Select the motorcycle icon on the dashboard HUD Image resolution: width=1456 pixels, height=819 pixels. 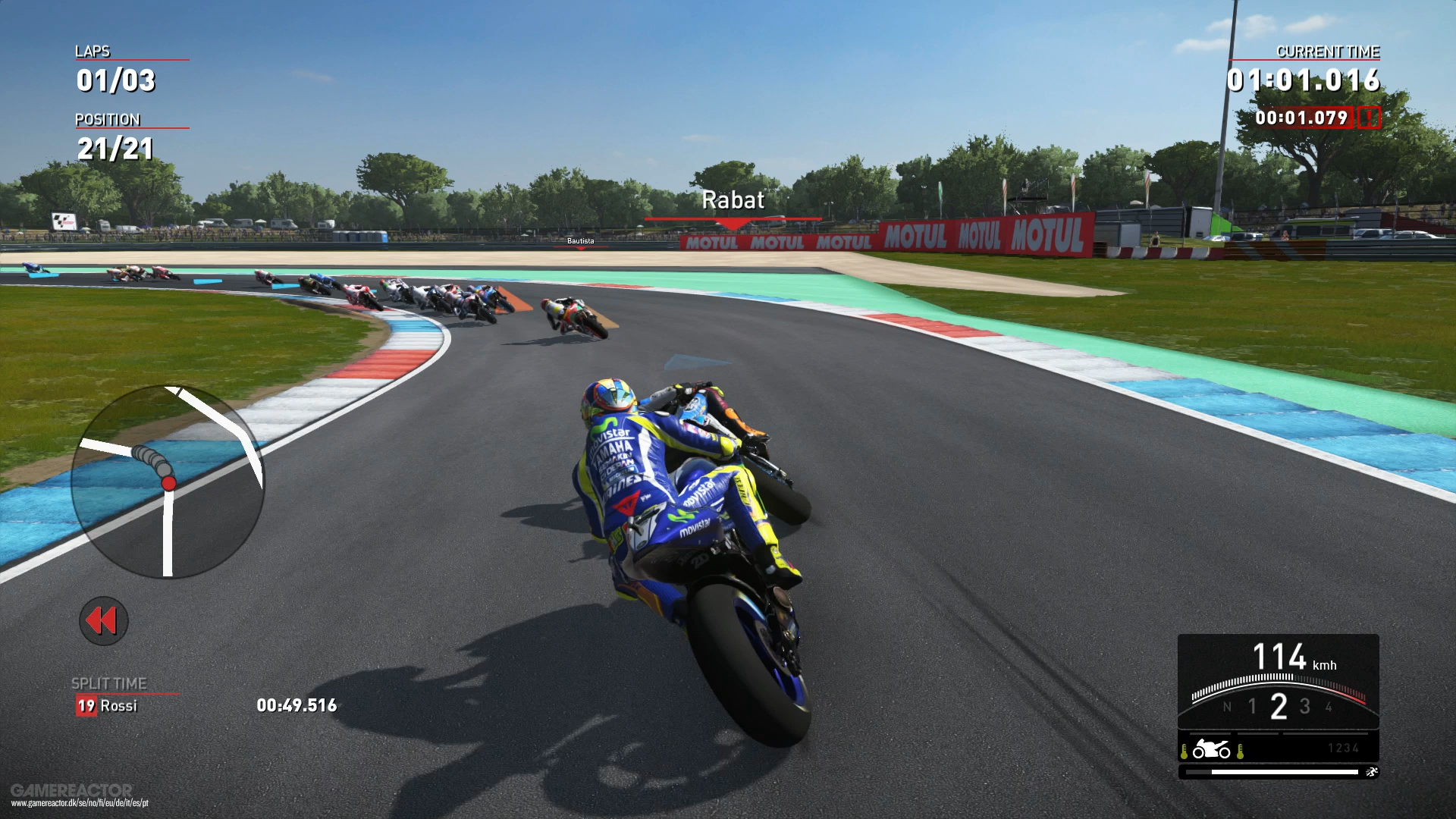[x=1210, y=750]
